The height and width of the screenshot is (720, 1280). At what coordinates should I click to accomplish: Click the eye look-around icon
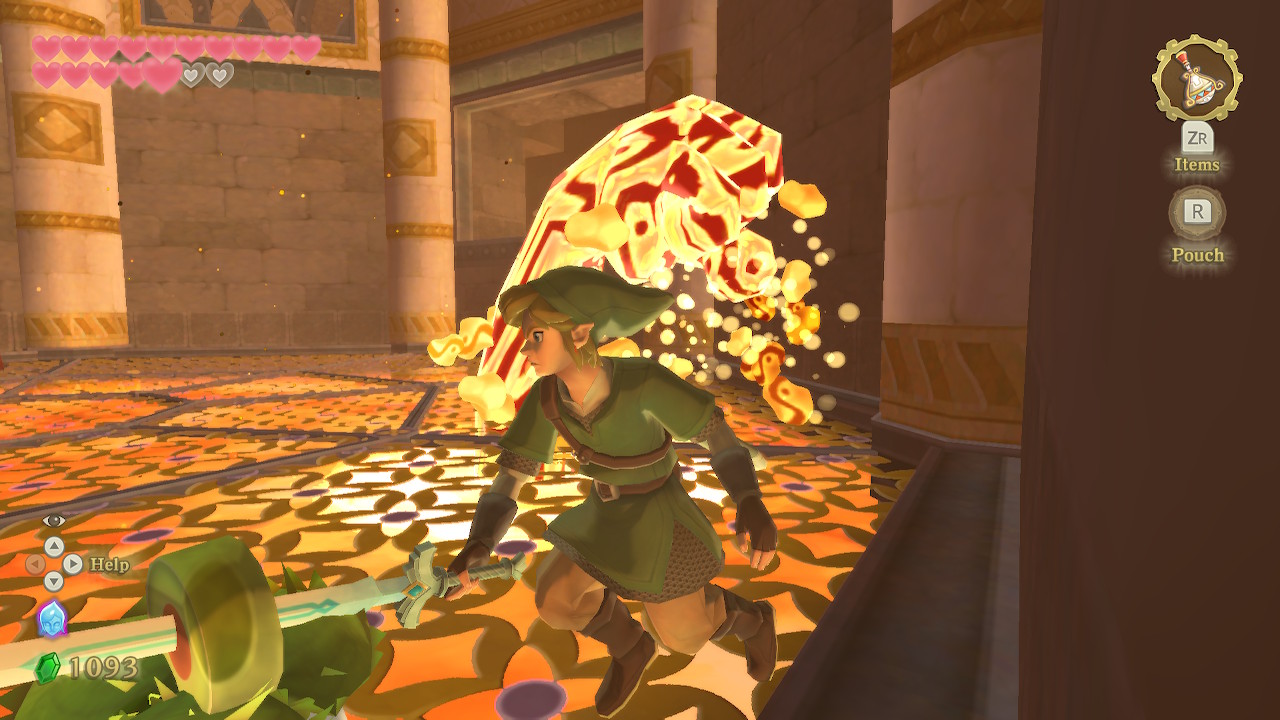click(54, 520)
